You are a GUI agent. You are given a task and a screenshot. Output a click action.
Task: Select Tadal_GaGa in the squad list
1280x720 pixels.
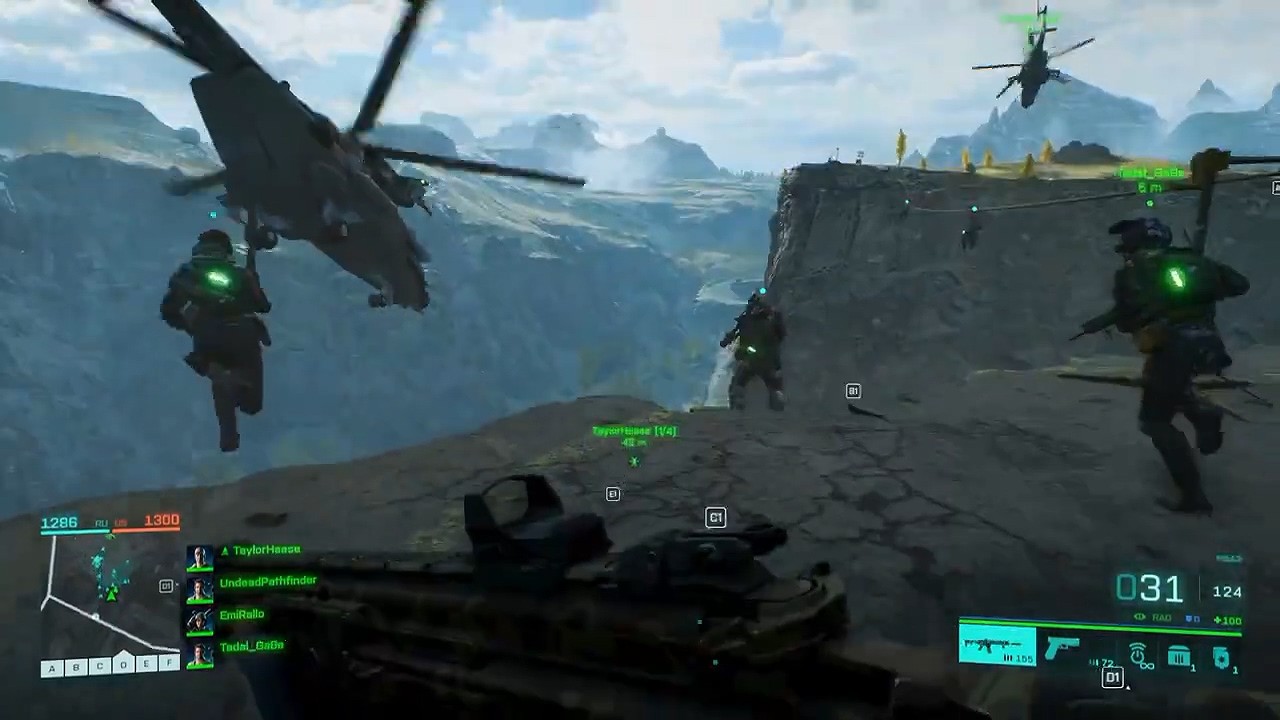(x=251, y=647)
